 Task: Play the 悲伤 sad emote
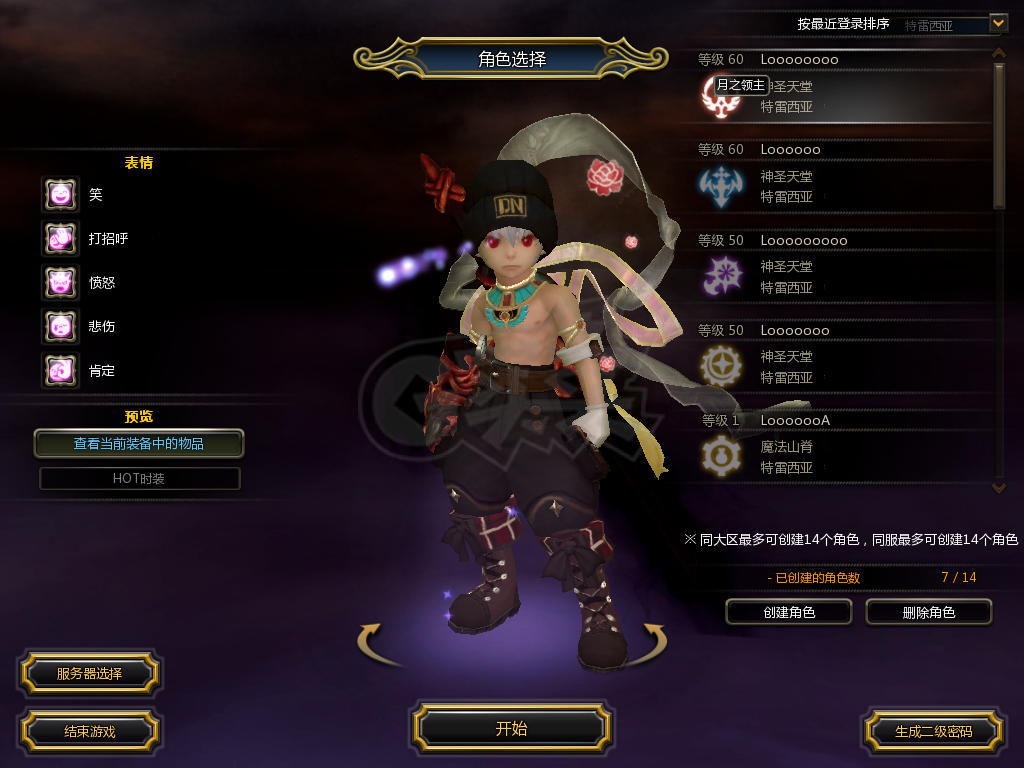(60, 326)
